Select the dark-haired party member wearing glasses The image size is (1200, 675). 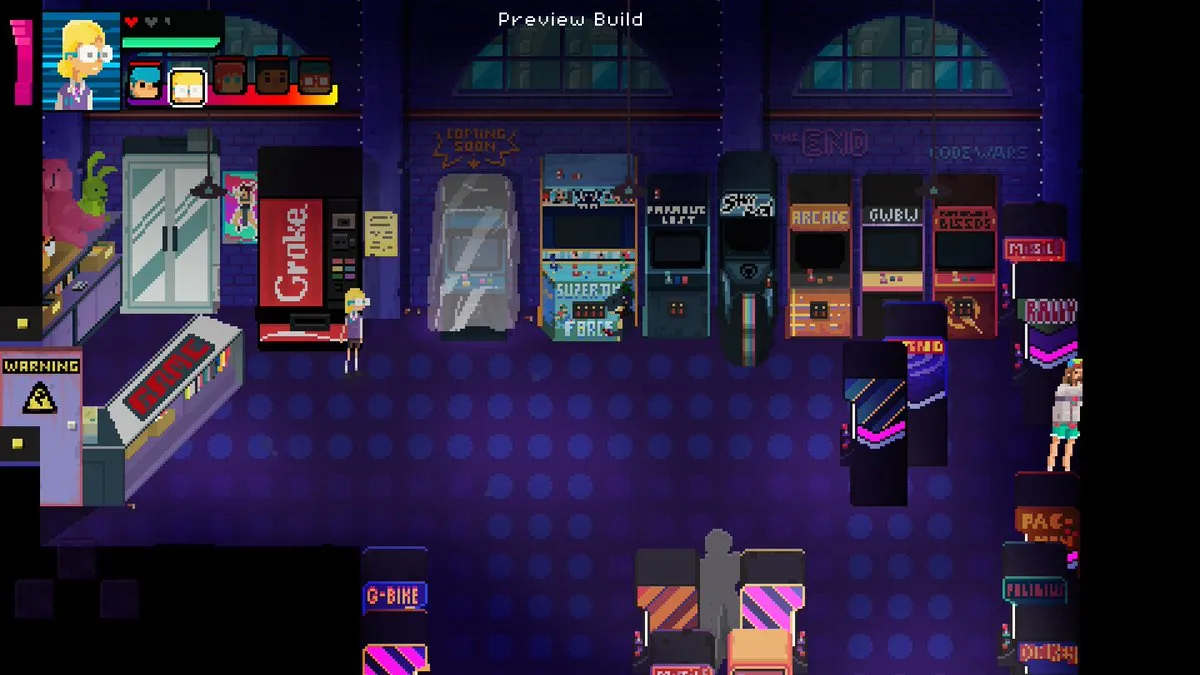tap(315, 77)
